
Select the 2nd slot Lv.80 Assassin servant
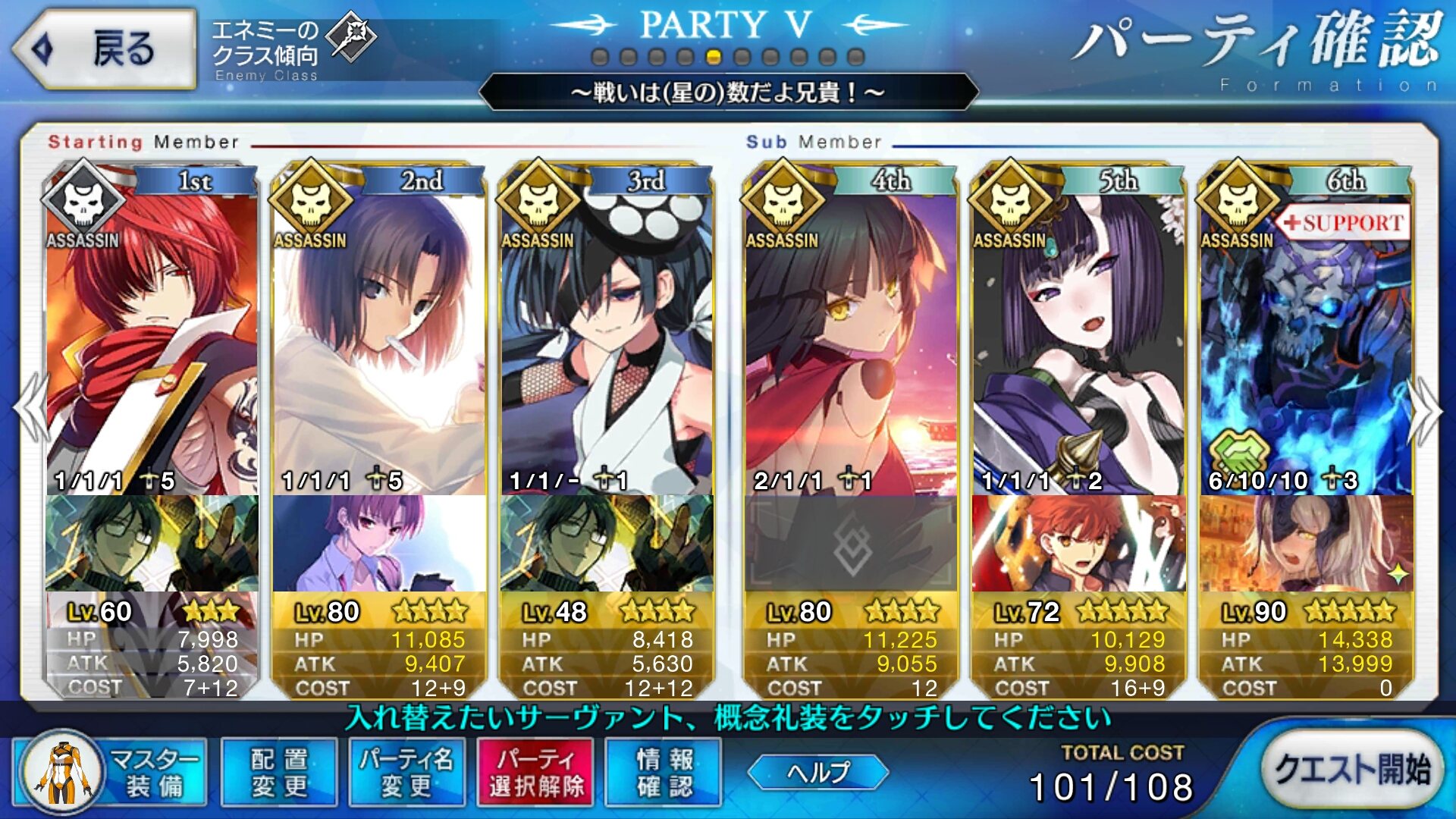pyautogui.click(x=379, y=334)
